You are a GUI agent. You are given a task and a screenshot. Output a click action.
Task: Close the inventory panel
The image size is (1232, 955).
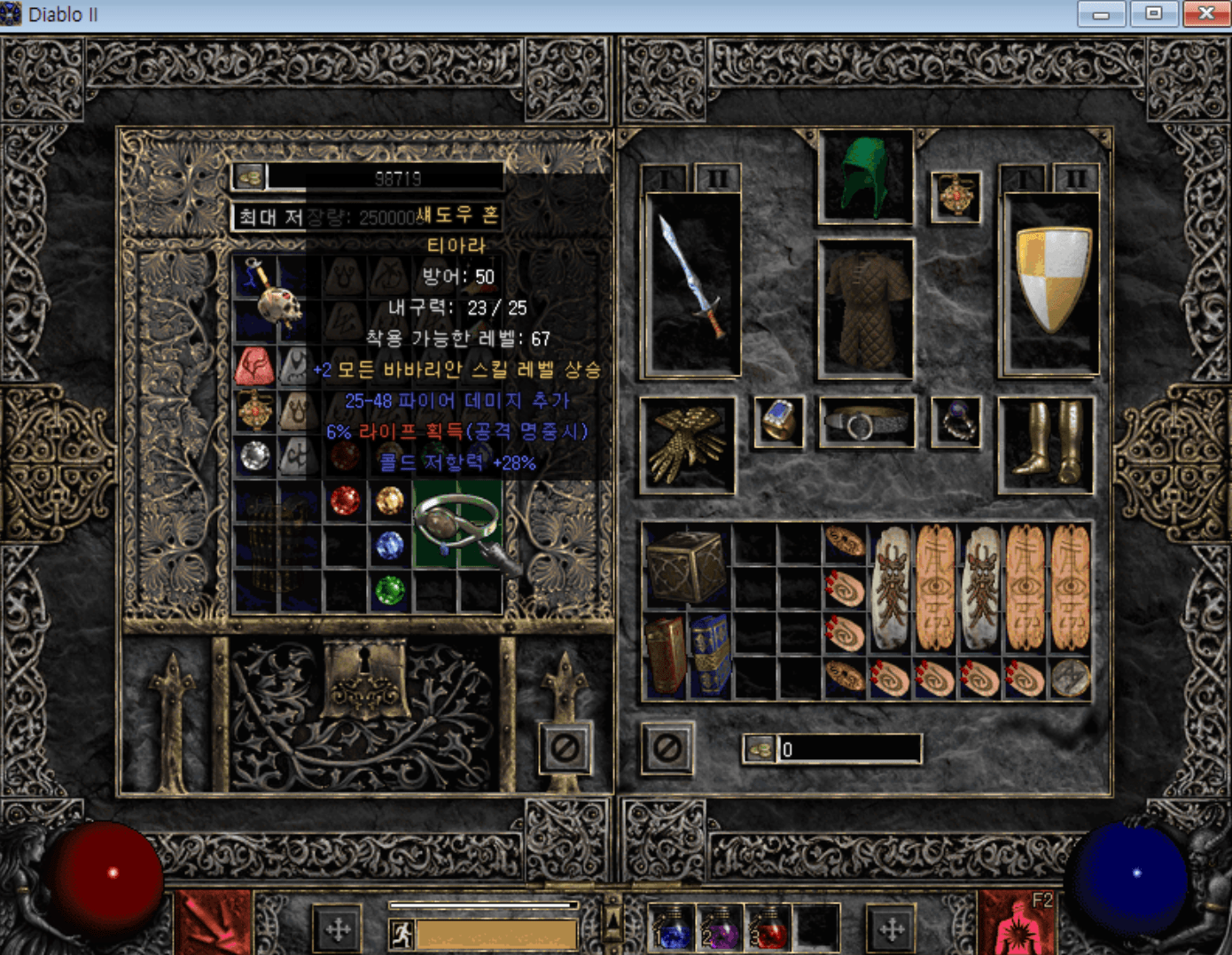pyautogui.click(x=667, y=749)
